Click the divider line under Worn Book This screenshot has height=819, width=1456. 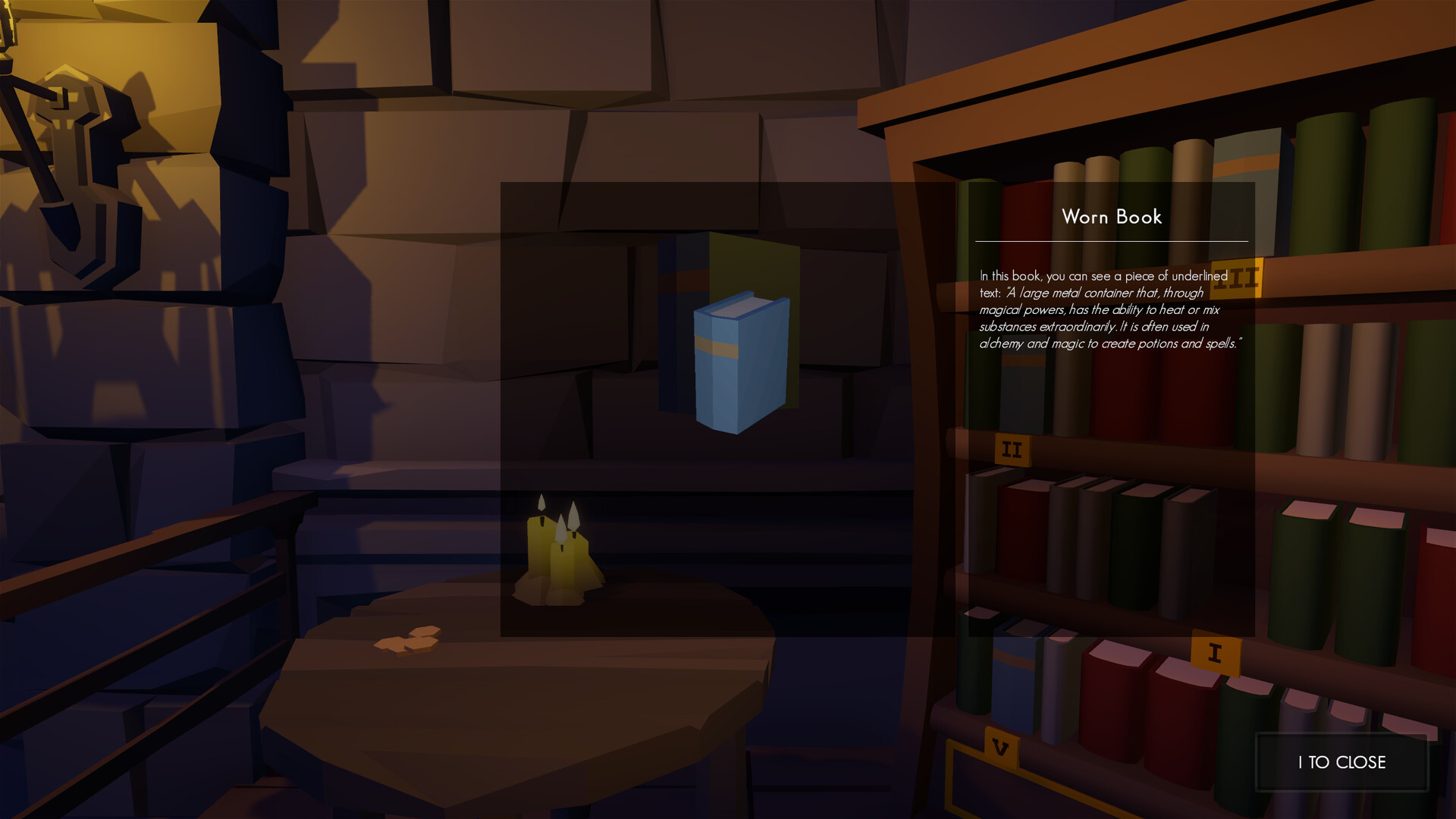1110,240
